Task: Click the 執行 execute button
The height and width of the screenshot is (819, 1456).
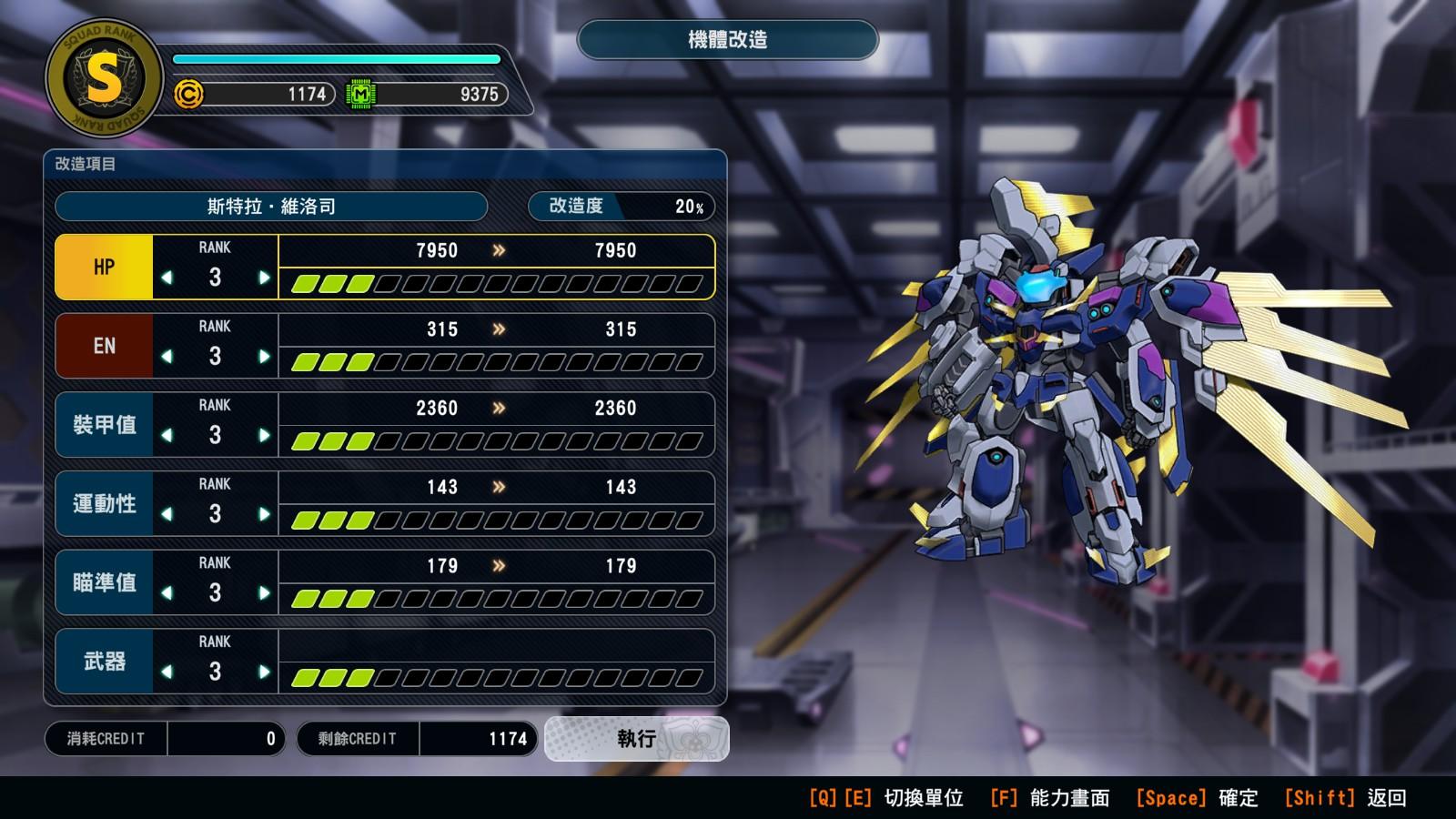Action: click(x=636, y=739)
